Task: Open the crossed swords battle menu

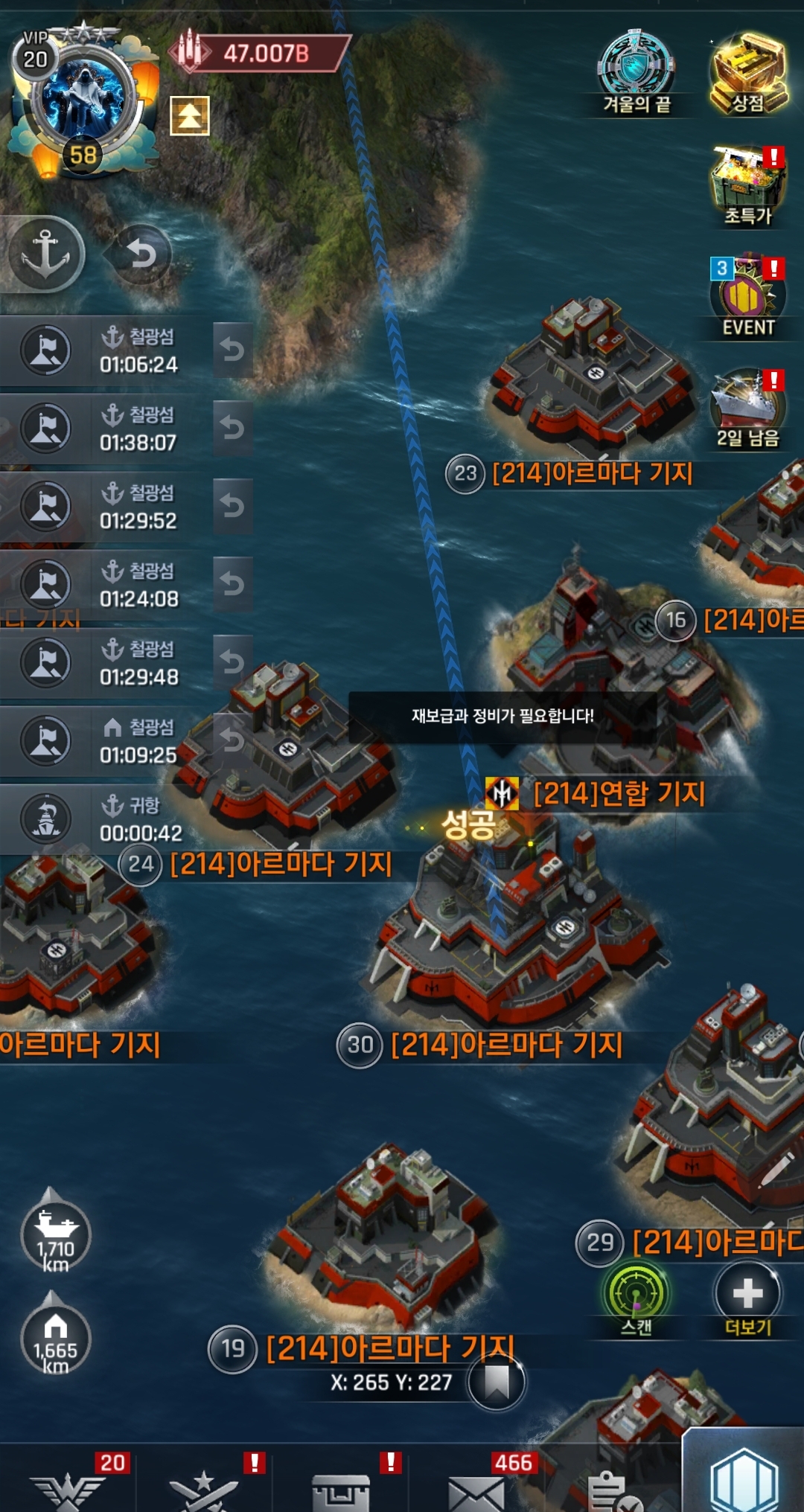Action: pos(203,1490)
